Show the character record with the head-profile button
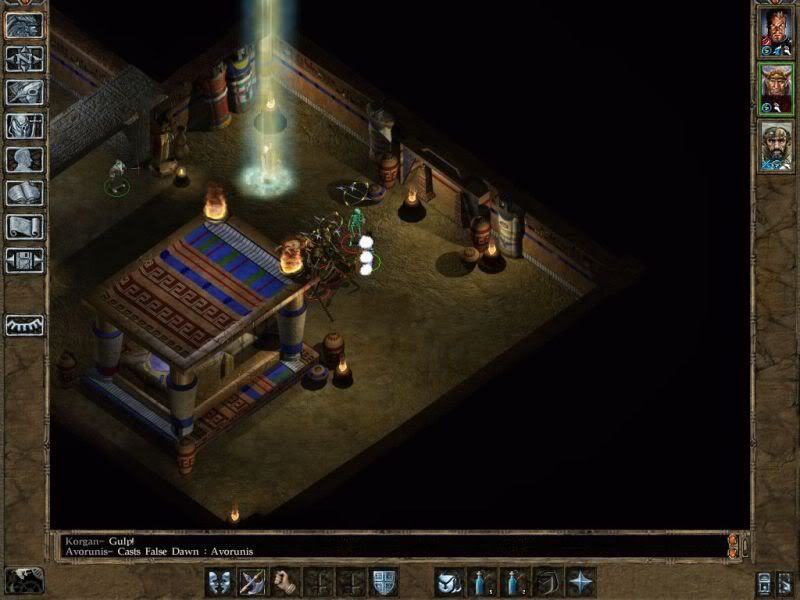The width and height of the screenshot is (800, 600). 24,159
